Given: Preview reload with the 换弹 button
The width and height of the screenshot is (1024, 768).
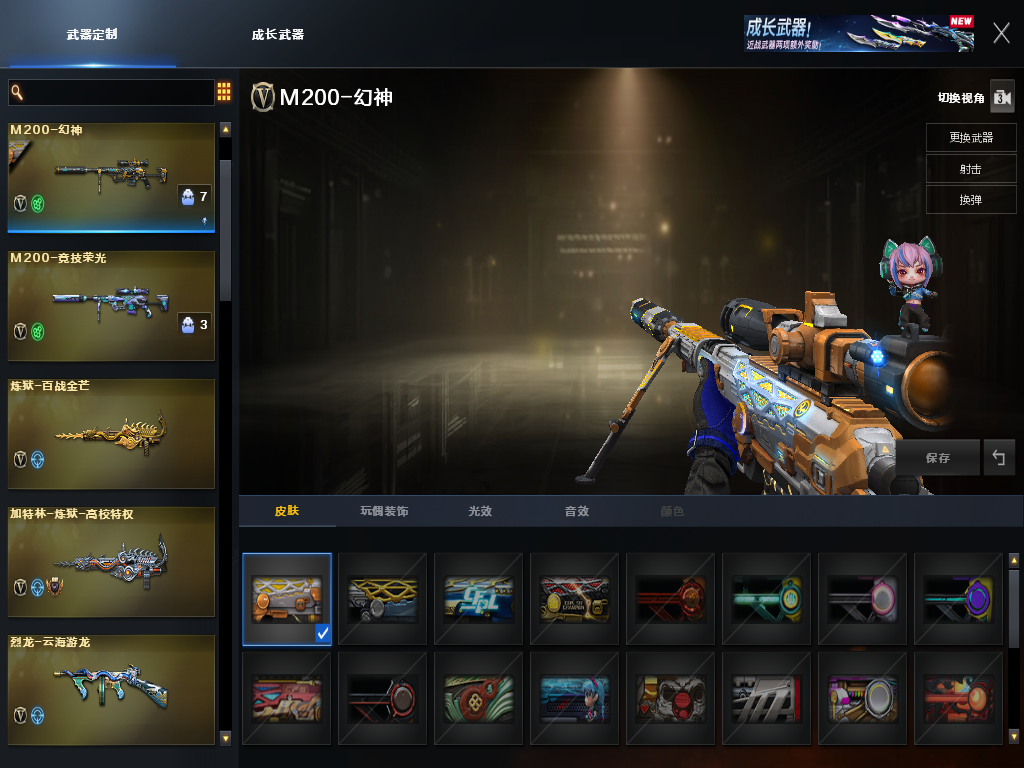Looking at the screenshot, I should (x=971, y=200).
